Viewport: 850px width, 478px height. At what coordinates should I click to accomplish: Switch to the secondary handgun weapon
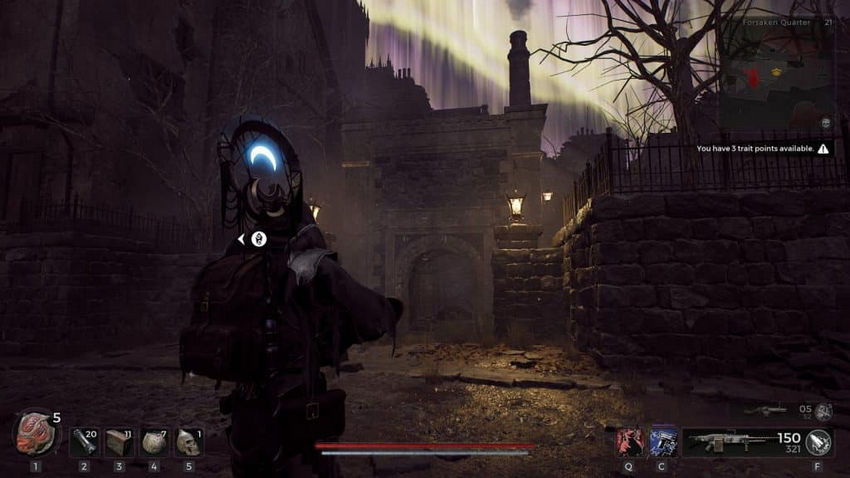coord(772,410)
